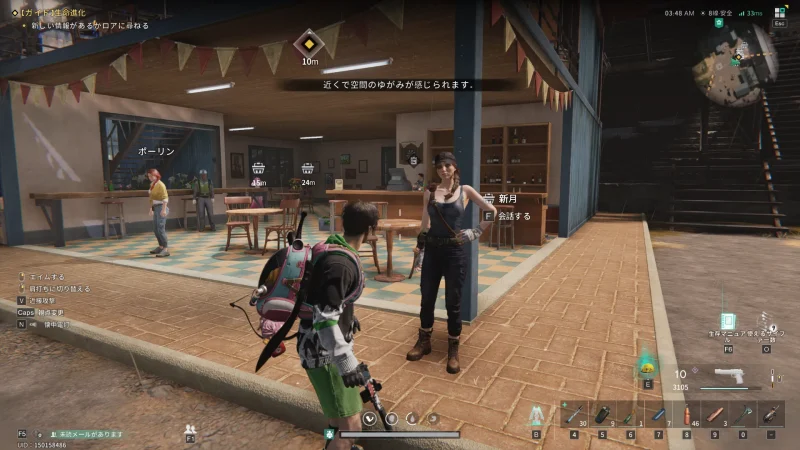
Task: Open the backpack outfit icon
Action: pos(536,414)
